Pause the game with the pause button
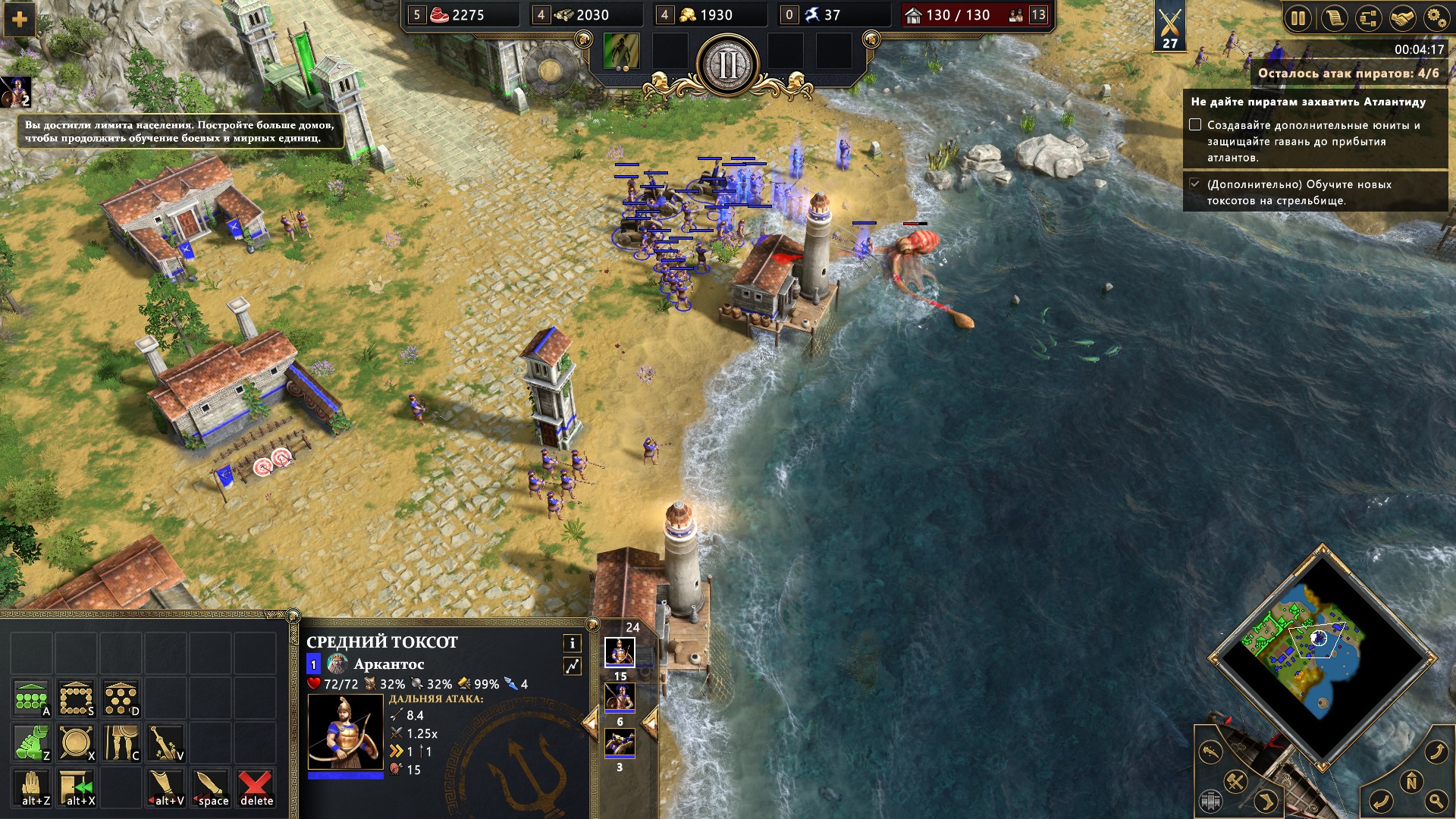The height and width of the screenshot is (819, 1456). pos(1298,18)
